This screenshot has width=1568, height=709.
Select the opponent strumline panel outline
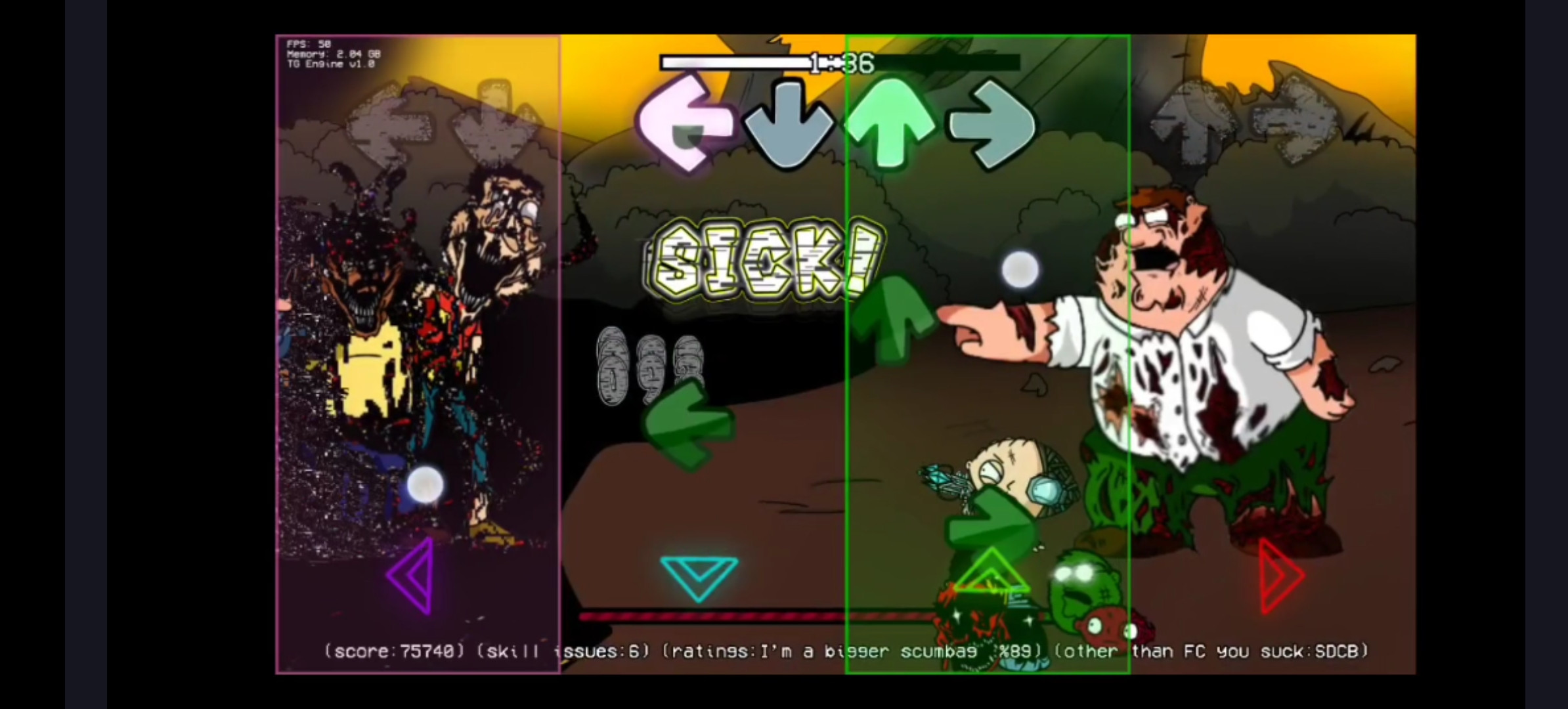click(418, 354)
